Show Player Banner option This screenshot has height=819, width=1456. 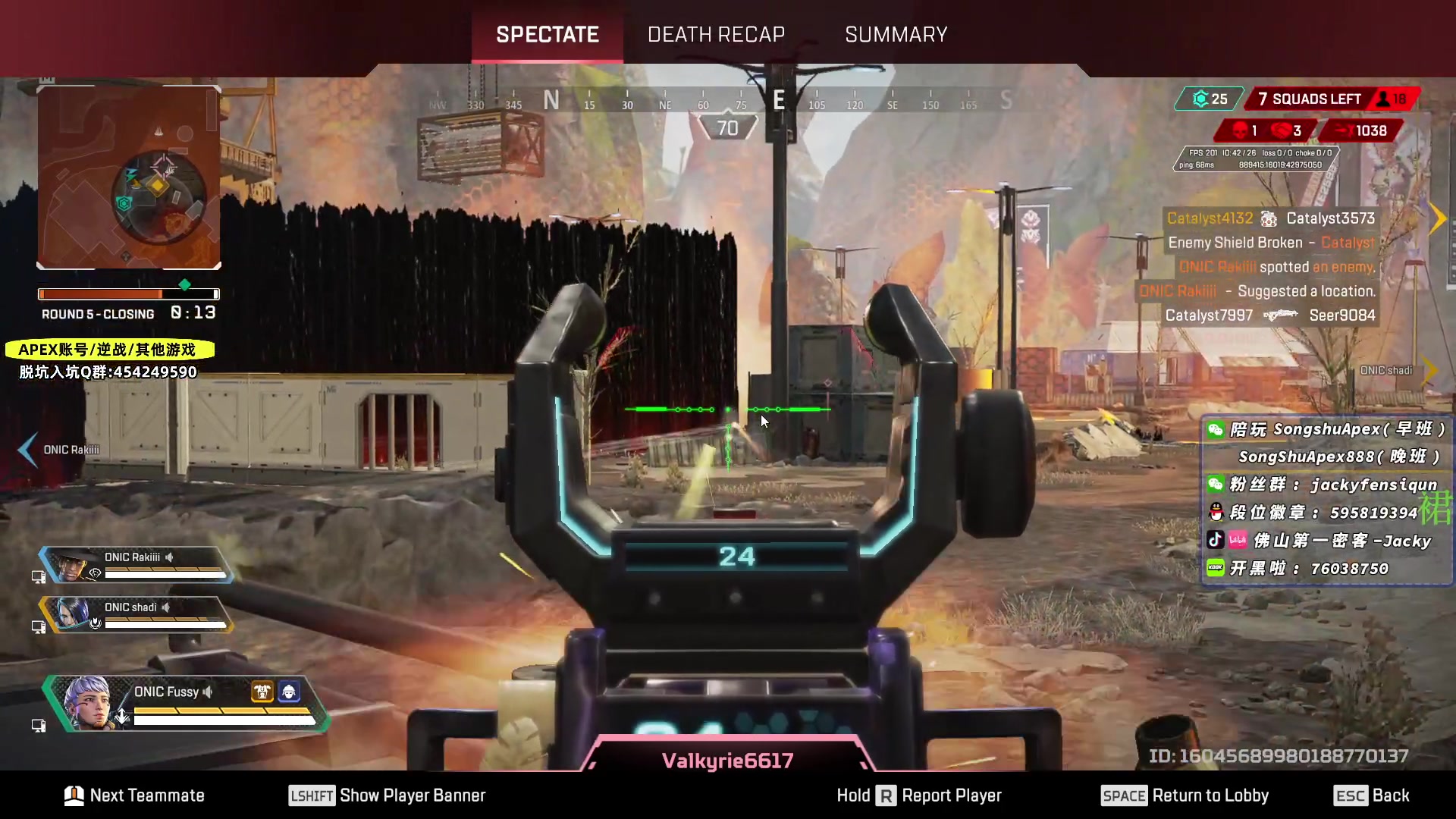coord(388,795)
